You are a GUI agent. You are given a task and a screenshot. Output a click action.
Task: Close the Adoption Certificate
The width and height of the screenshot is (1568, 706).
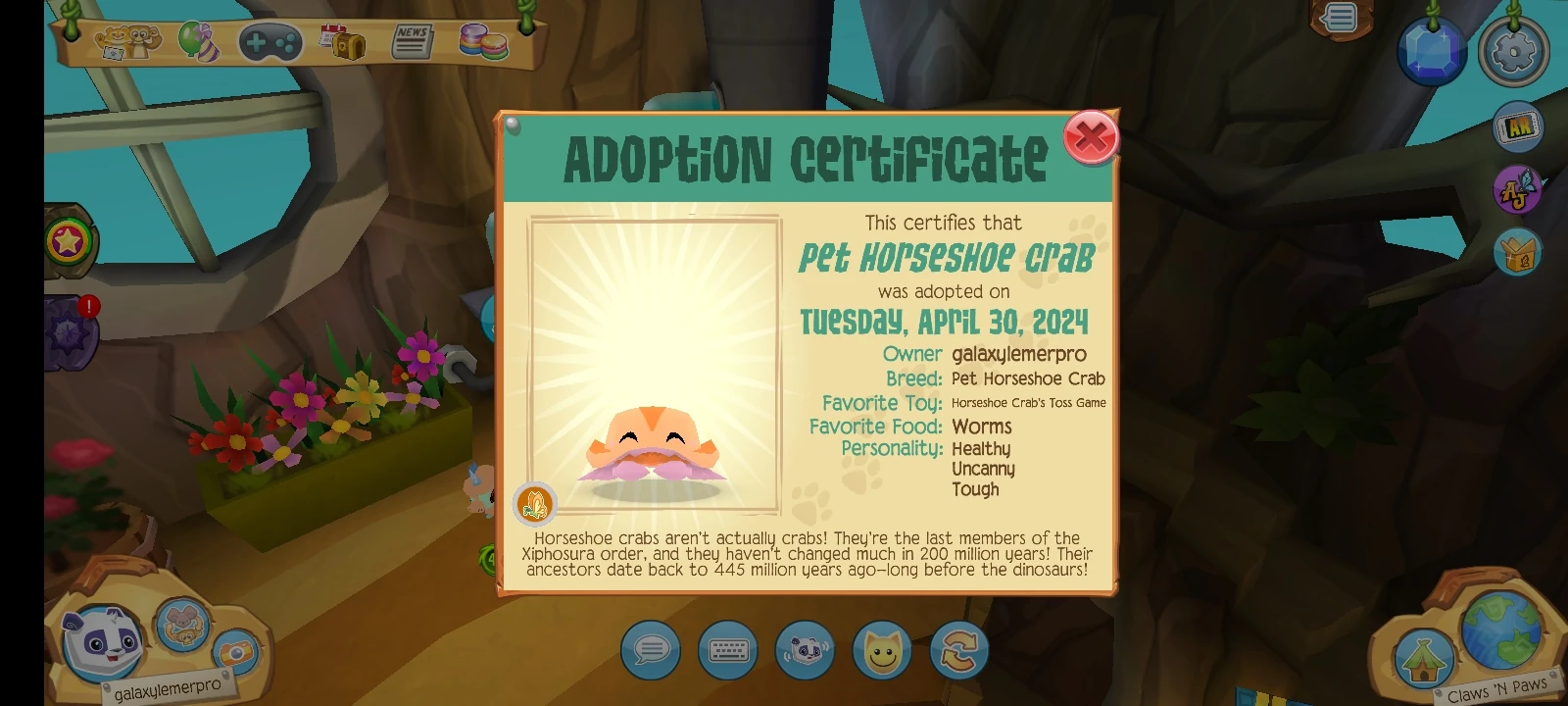point(1091,137)
